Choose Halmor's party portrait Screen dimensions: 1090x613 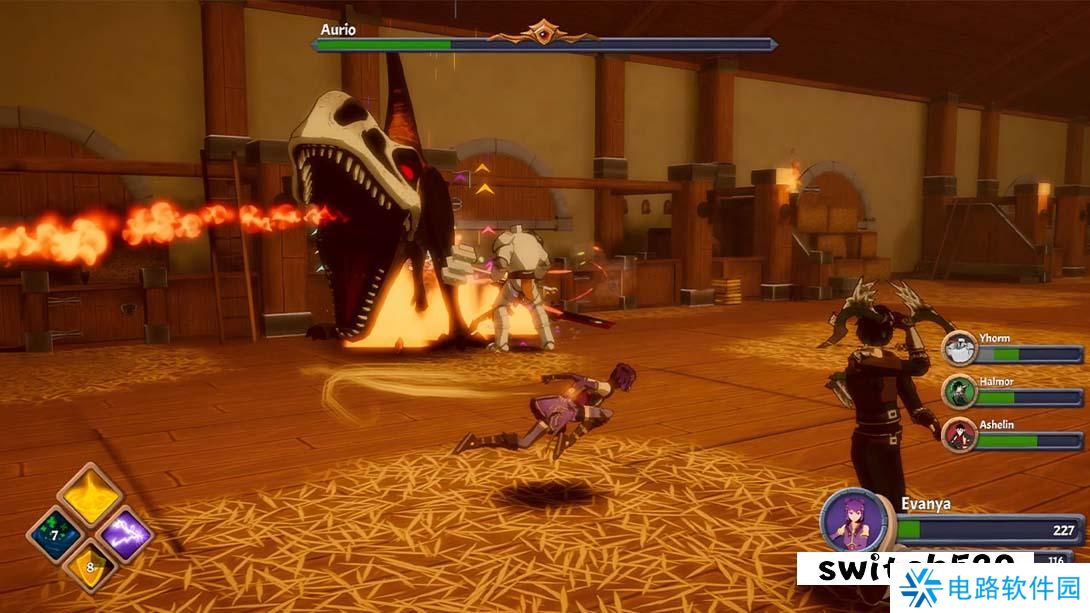960,393
